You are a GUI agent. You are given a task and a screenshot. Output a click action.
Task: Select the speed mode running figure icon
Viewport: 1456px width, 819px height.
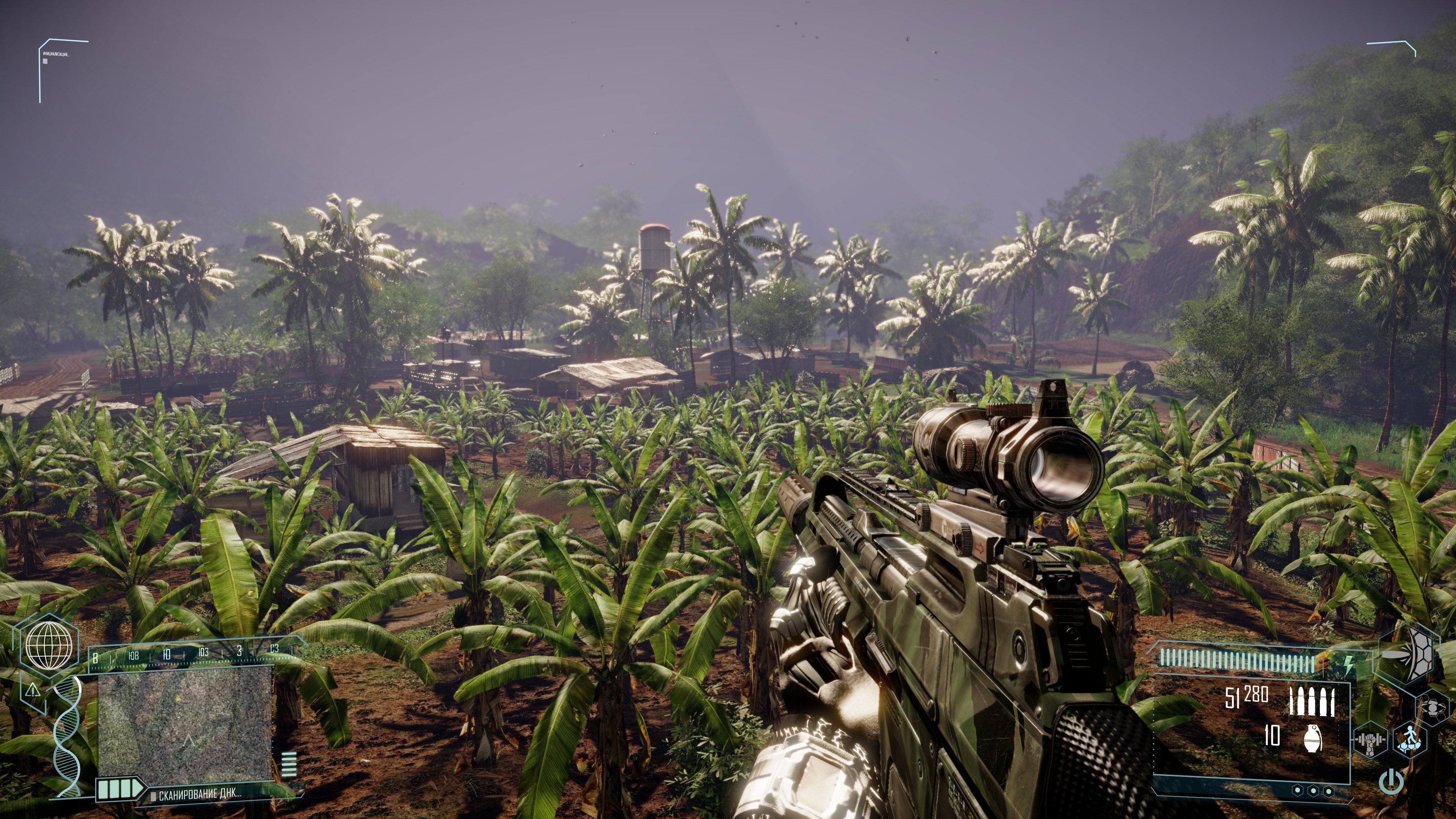click(x=1409, y=740)
